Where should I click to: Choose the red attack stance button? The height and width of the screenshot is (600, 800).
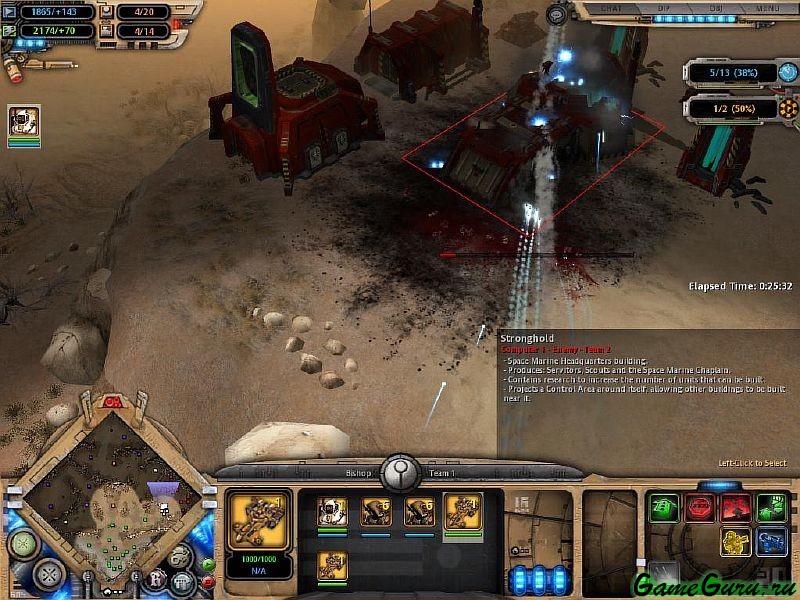pos(736,507)
